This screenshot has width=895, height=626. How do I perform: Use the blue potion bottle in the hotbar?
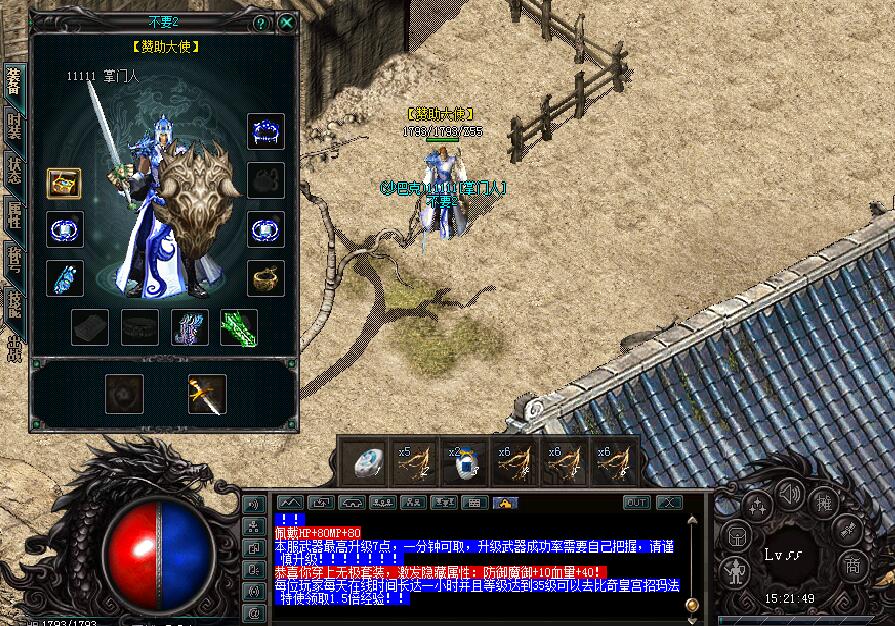tap(464, 464)
